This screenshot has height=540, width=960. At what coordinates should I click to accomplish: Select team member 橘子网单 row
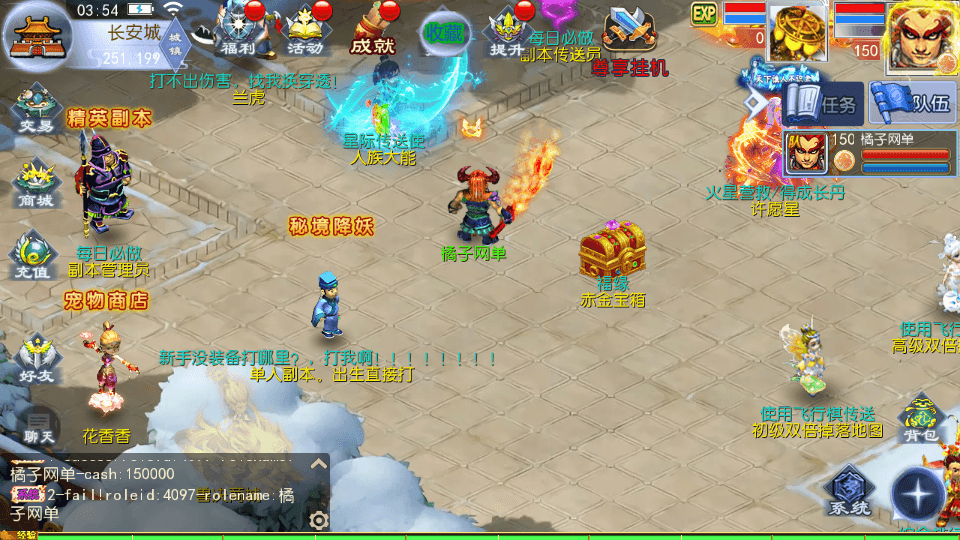pyautogui.click(x=868, y=153)
